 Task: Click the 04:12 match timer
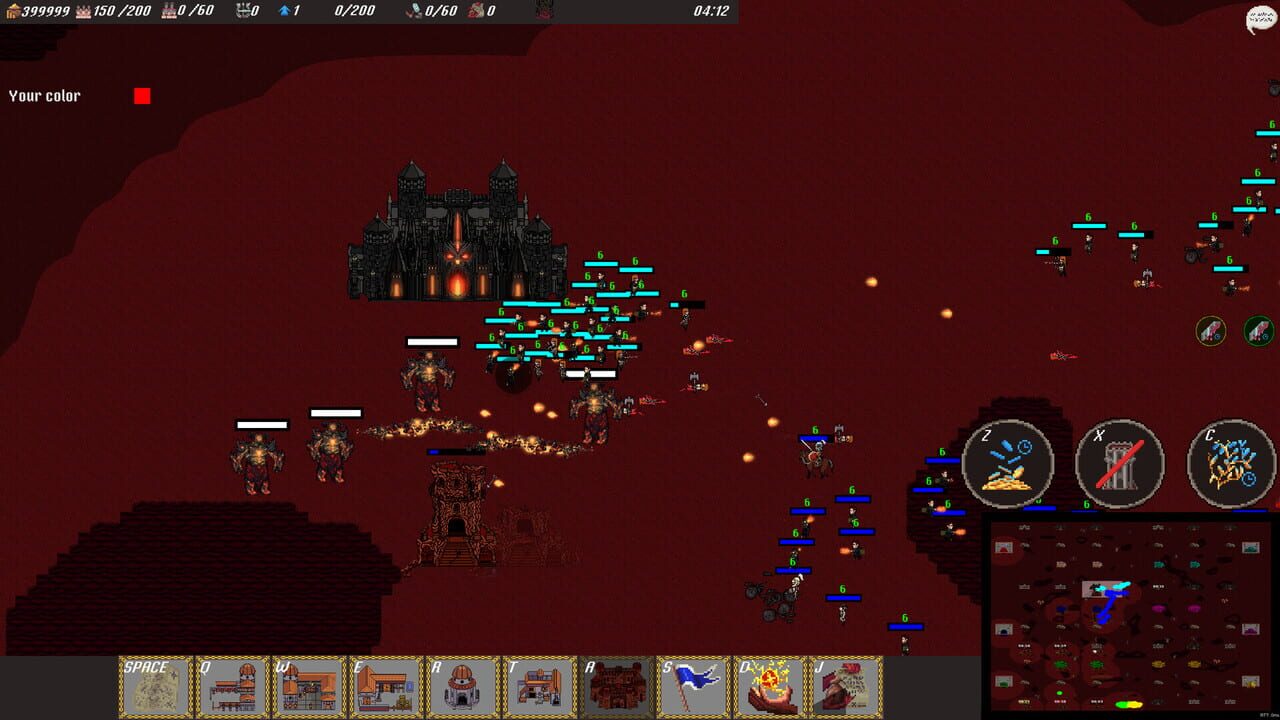click(x=713, y=12)
